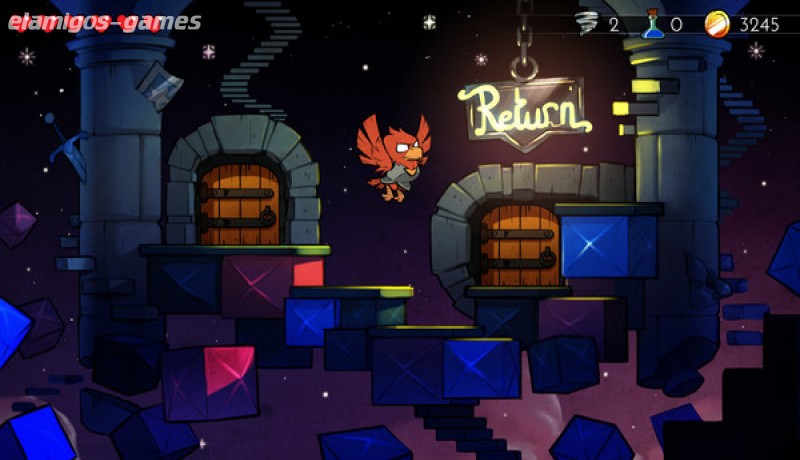Select the tornado magic icon
The width and height of the screenshot is (800, 460).
[x=588, y=23]
